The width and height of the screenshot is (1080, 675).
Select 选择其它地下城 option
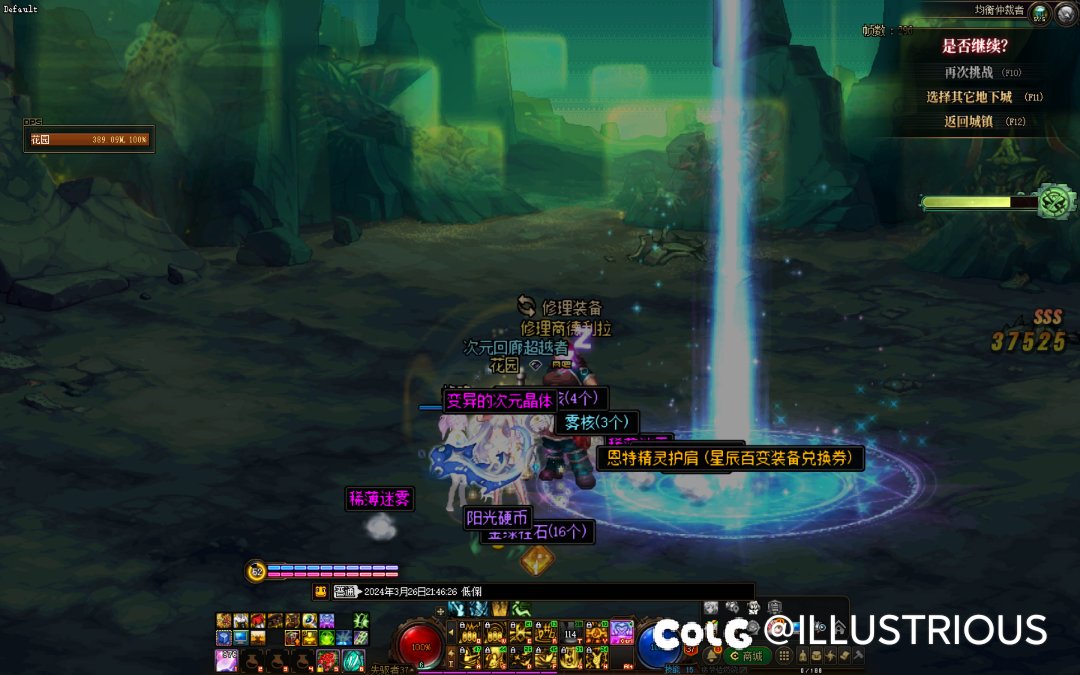[x=970, y=97]
